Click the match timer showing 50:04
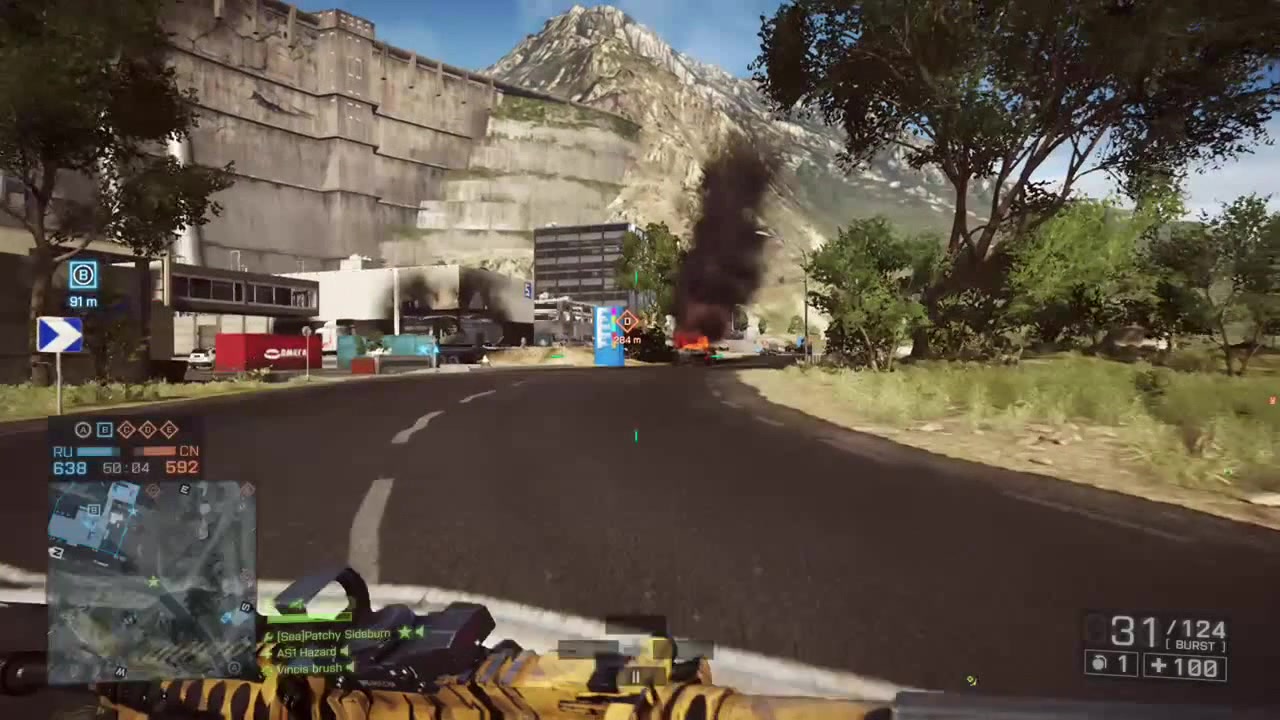The width and height of the screenshot is (1280, 720). coord(124,467)
